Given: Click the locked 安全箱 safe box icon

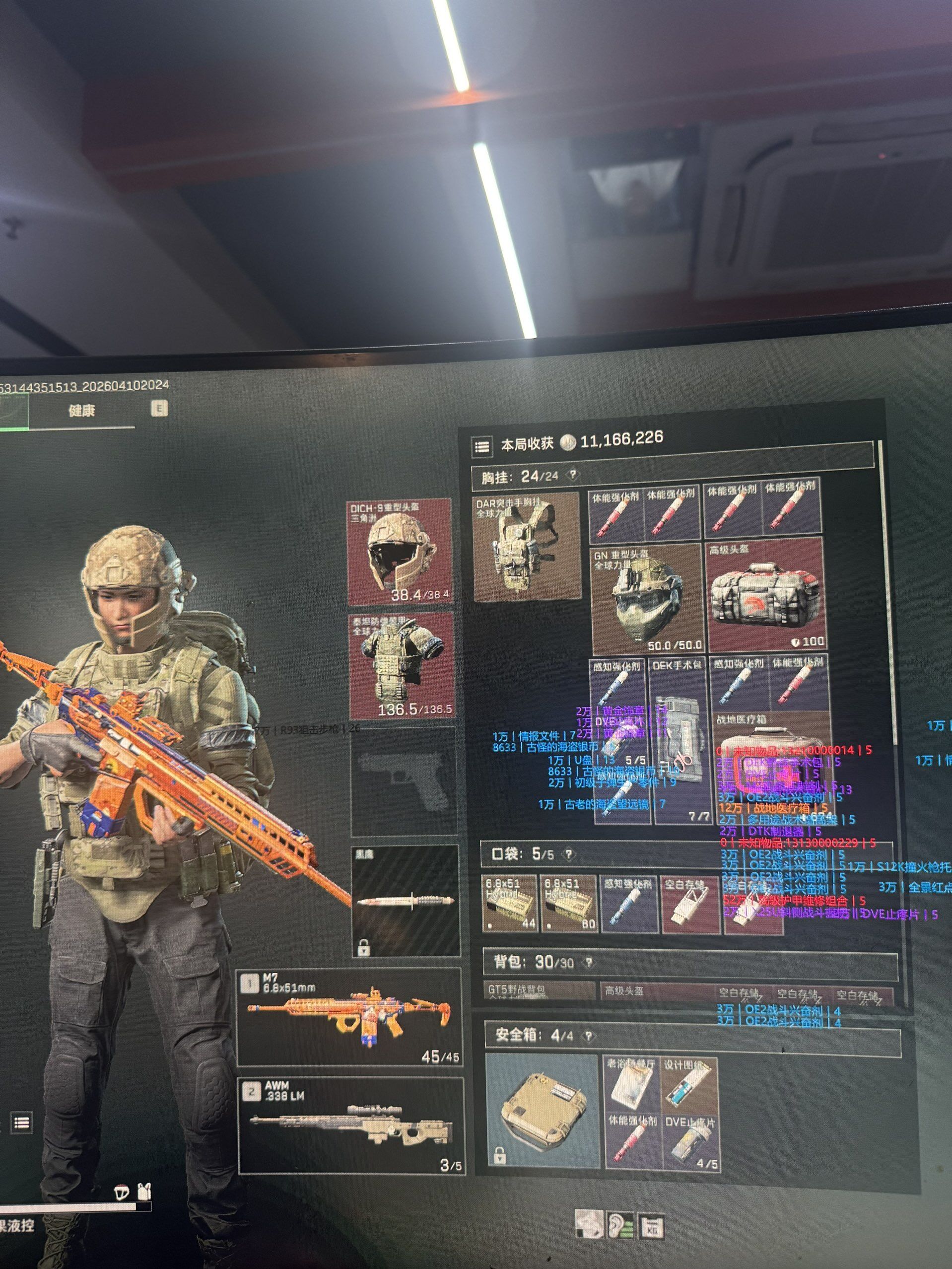Looking at the screenshot, I should (x=542, y=1111).
